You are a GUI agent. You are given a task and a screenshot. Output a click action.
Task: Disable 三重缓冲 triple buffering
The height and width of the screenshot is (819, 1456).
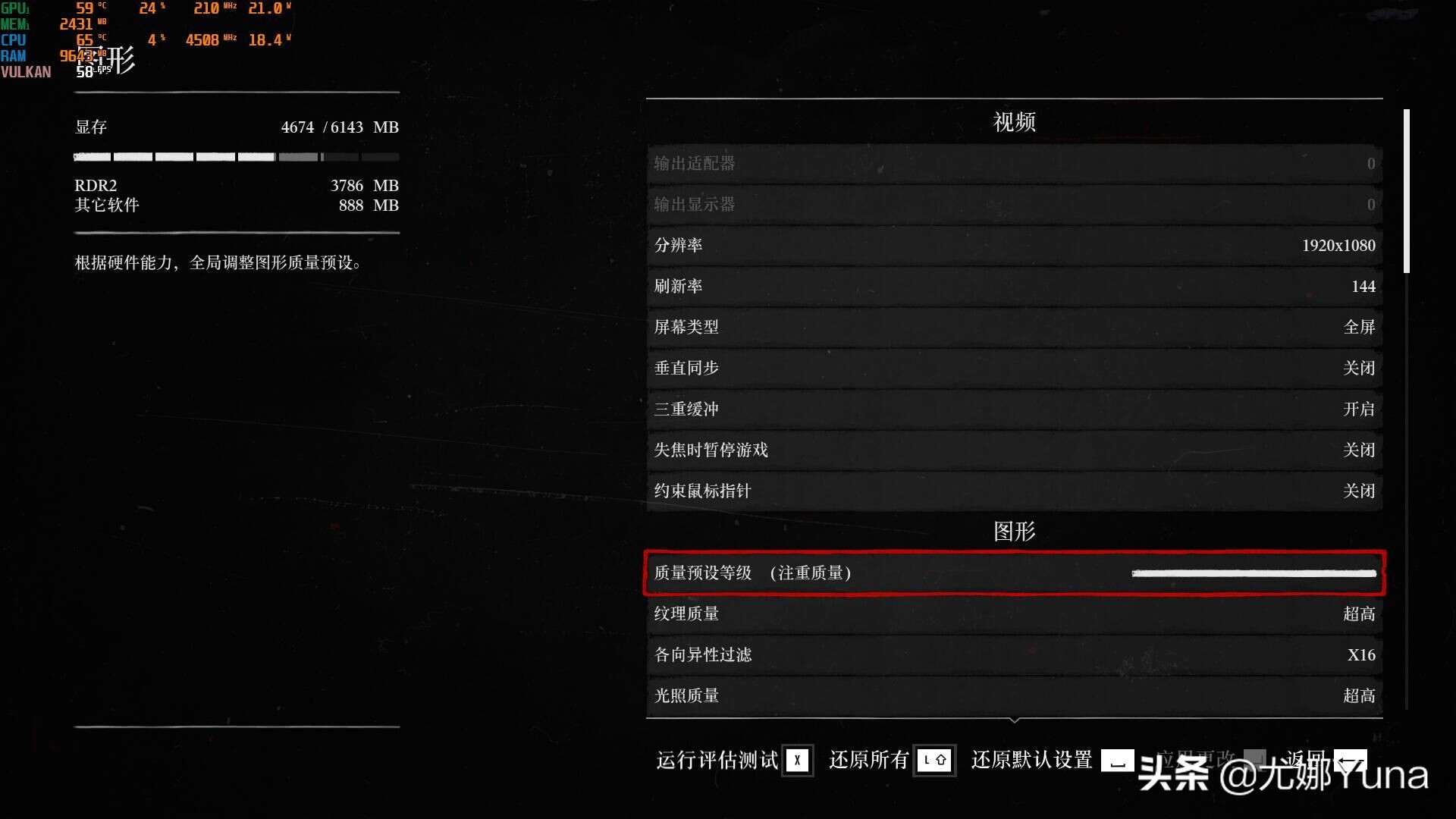[1014, 409]
